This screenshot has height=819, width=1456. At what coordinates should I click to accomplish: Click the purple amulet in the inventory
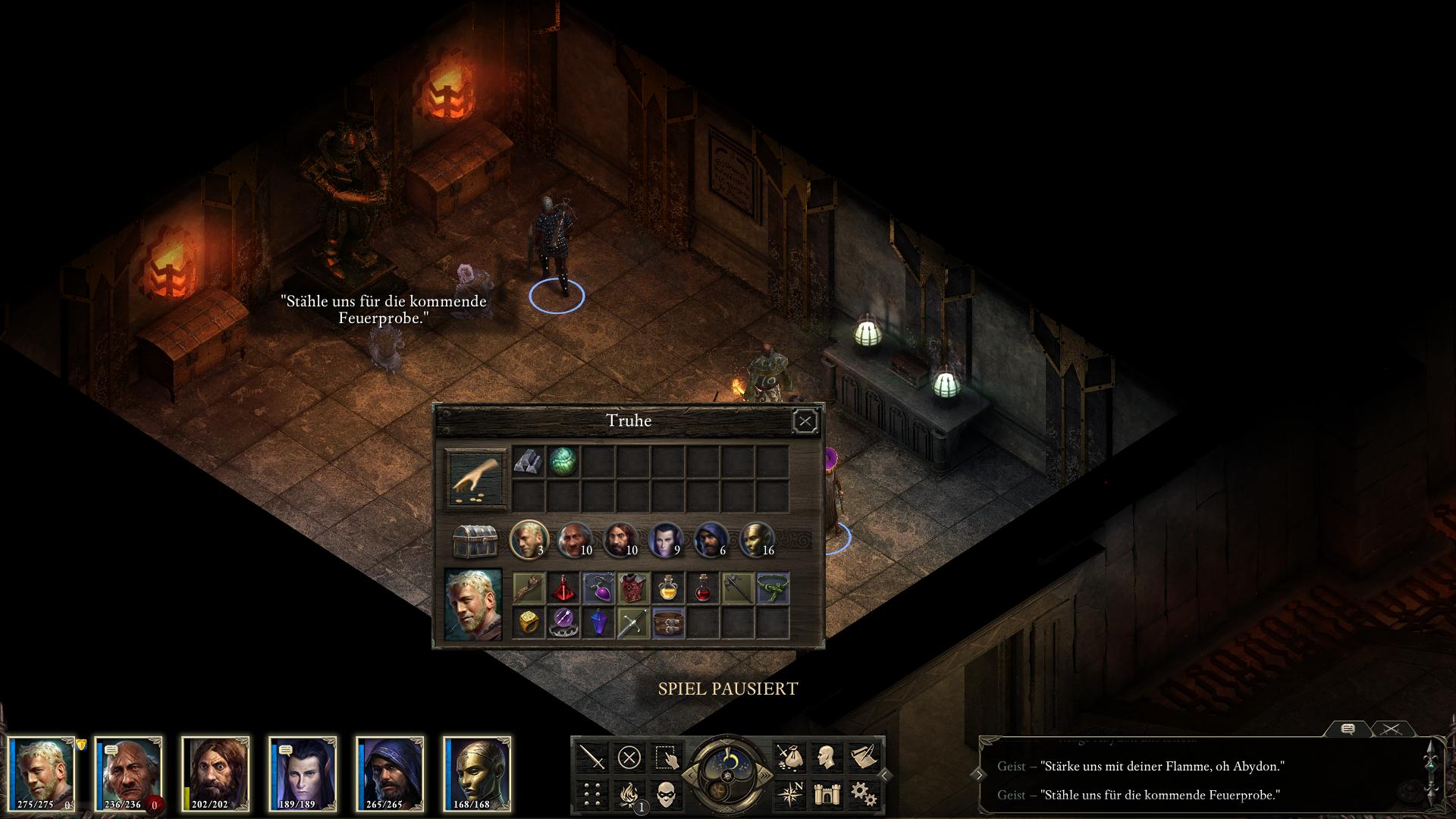tap(598, 588)
